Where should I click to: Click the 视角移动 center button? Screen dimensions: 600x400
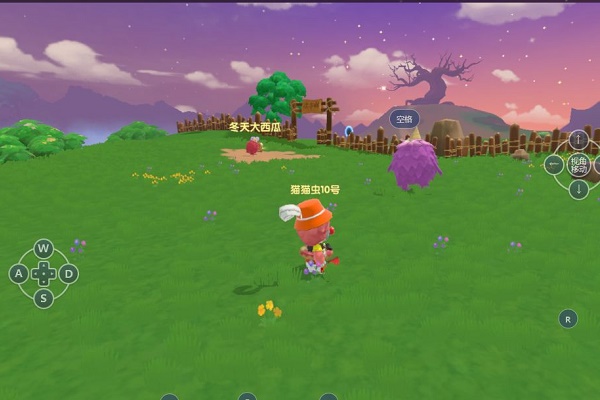click(580, 164)
